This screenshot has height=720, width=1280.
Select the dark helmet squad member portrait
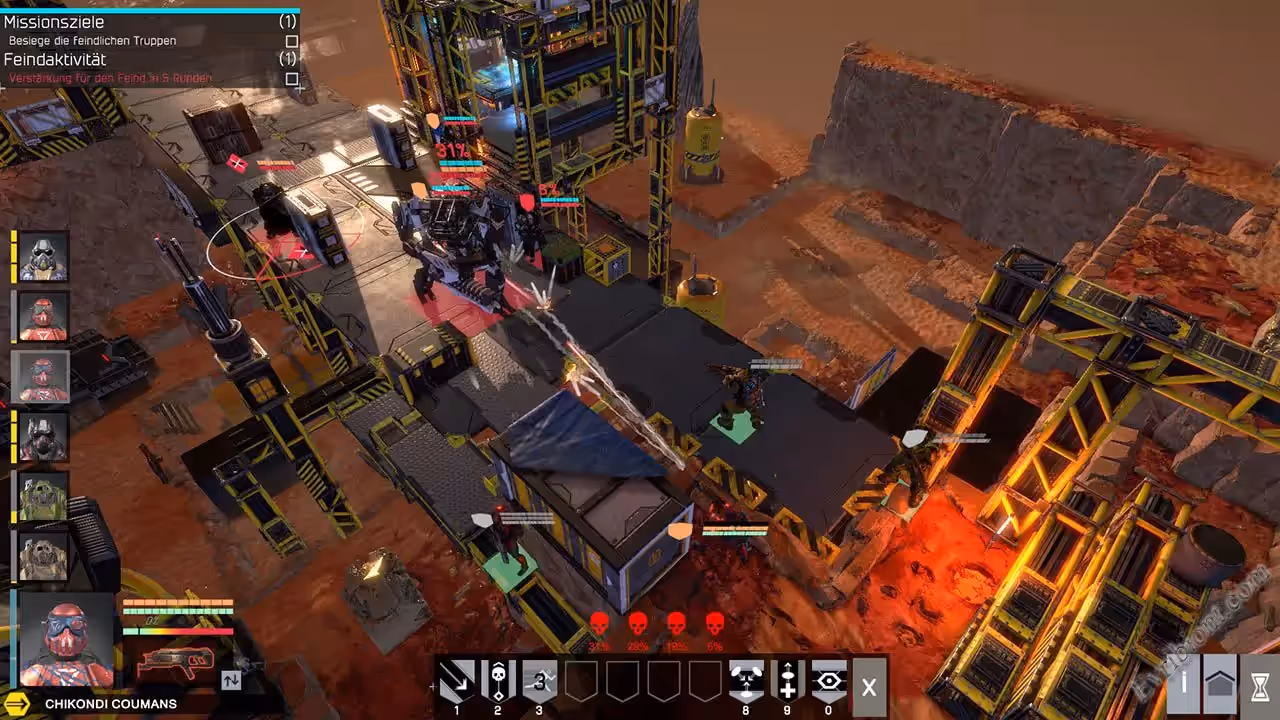coord(43,436)
